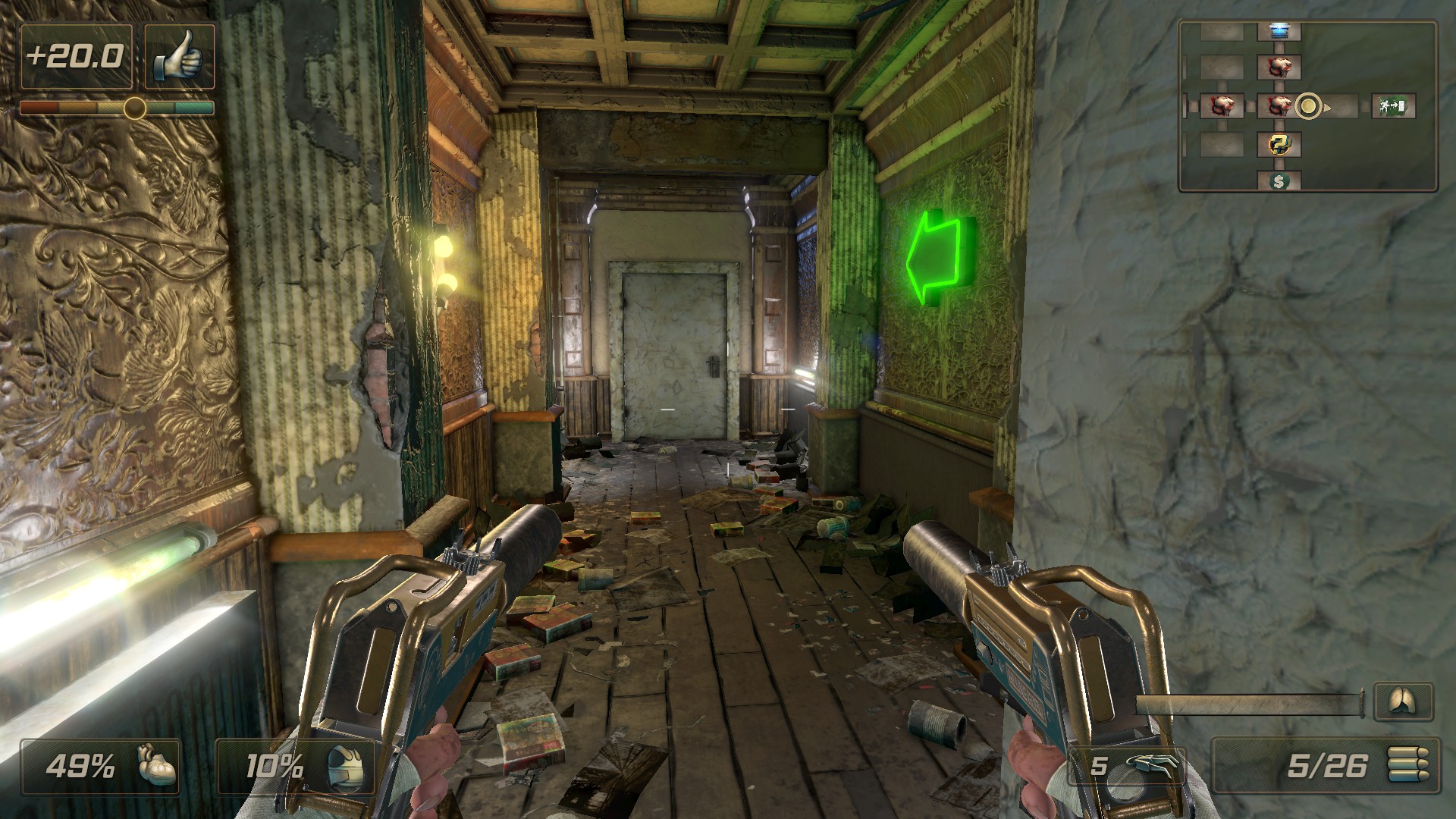Image resolution: width=1456 pixels, height=819 pixels.
Task: Click the question mark room icon on the minimap
Action: (x=1279, y=146)
